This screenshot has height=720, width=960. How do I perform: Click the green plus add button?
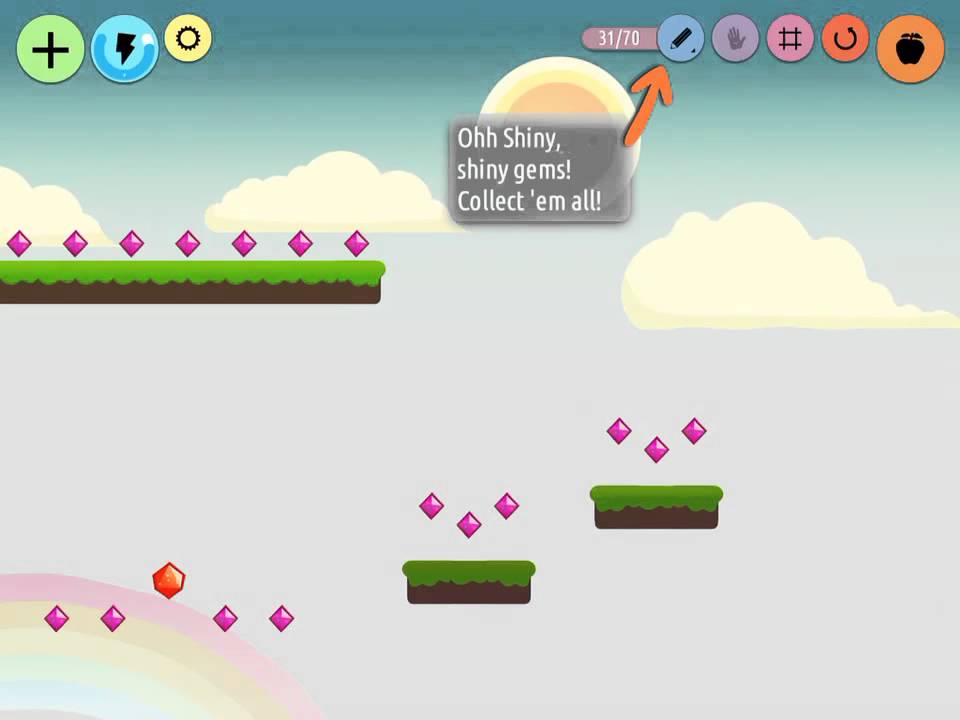(50, 49)
